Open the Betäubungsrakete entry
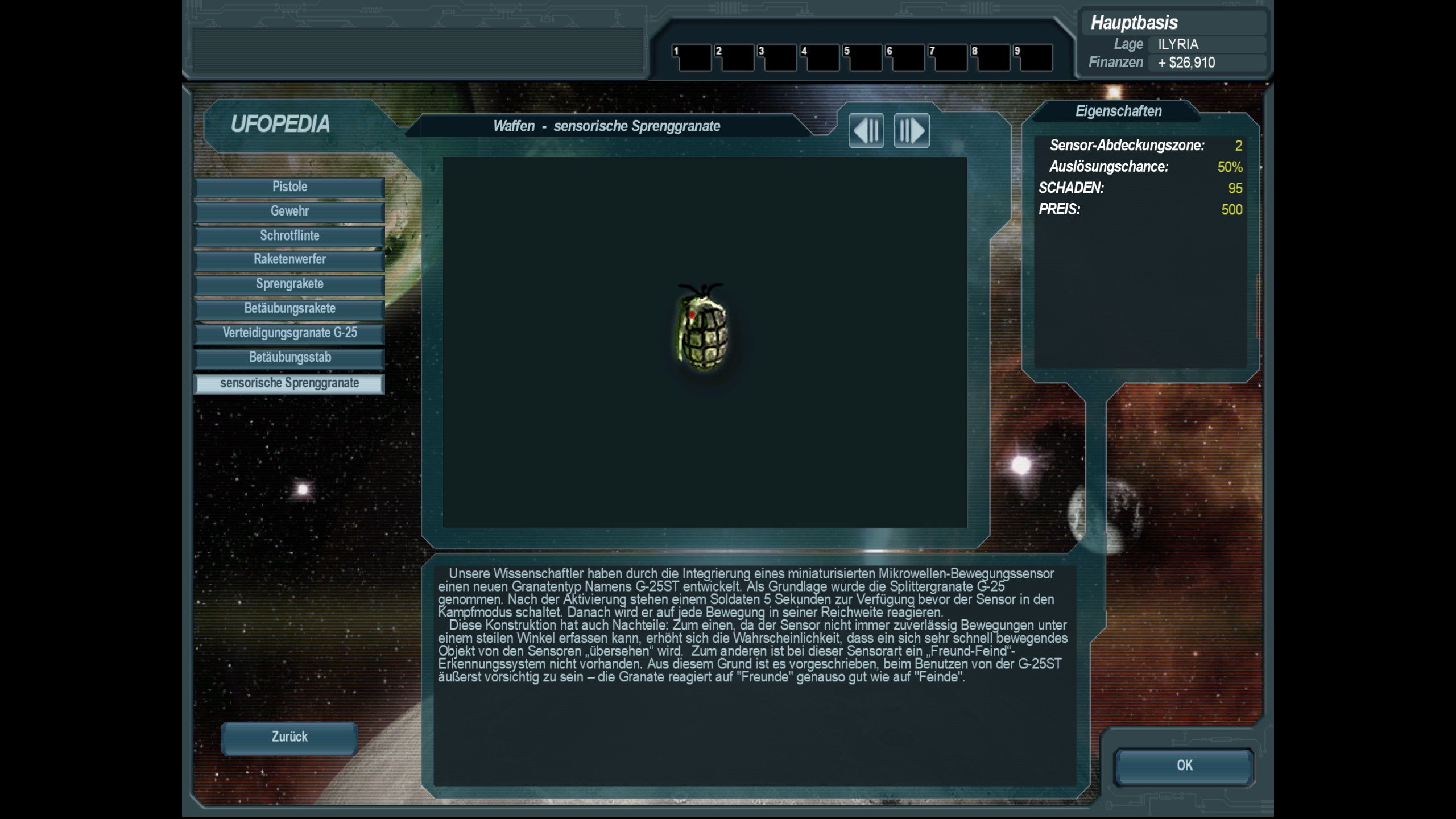This screenshot has height=819, width=1456. coord(289,309)
